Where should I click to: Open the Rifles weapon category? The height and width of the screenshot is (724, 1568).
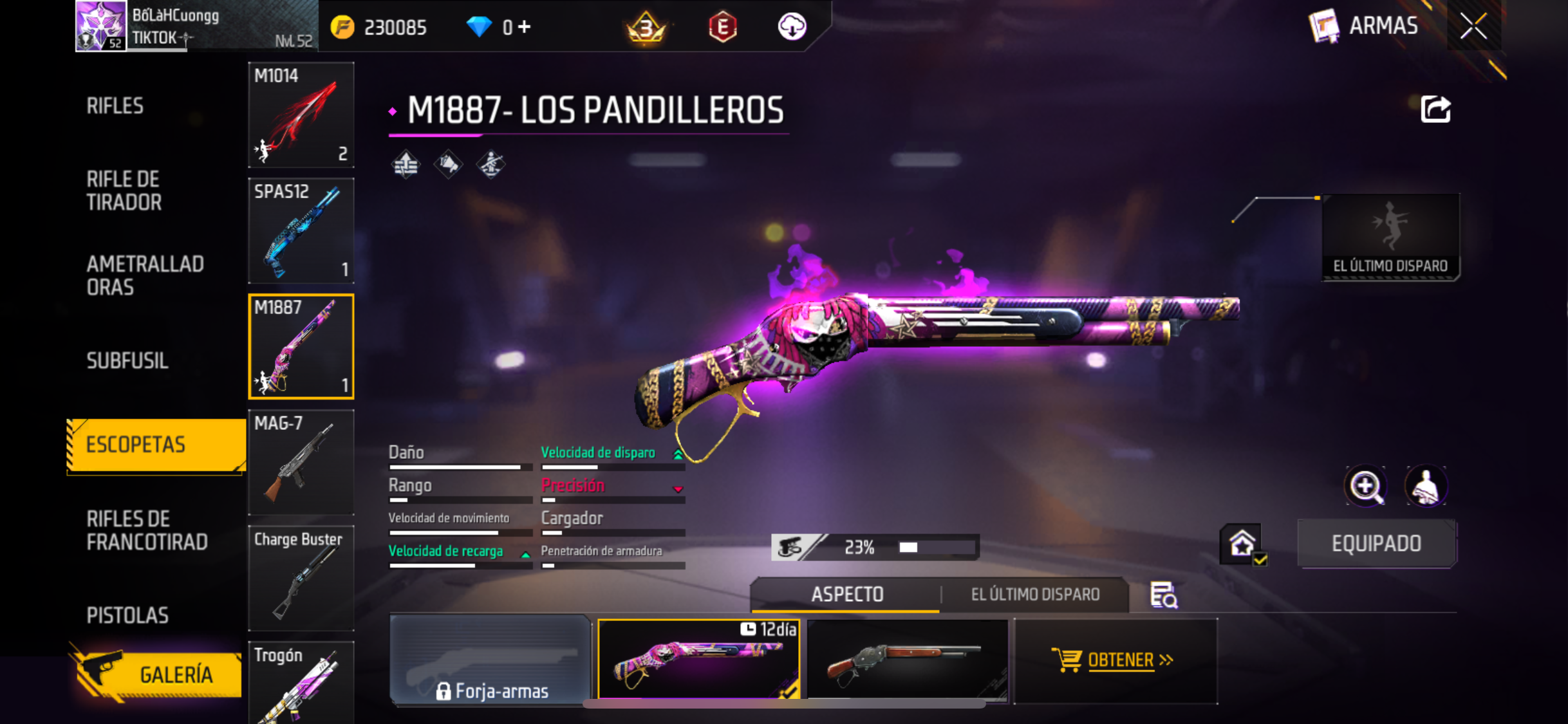[x=115, y=106]
